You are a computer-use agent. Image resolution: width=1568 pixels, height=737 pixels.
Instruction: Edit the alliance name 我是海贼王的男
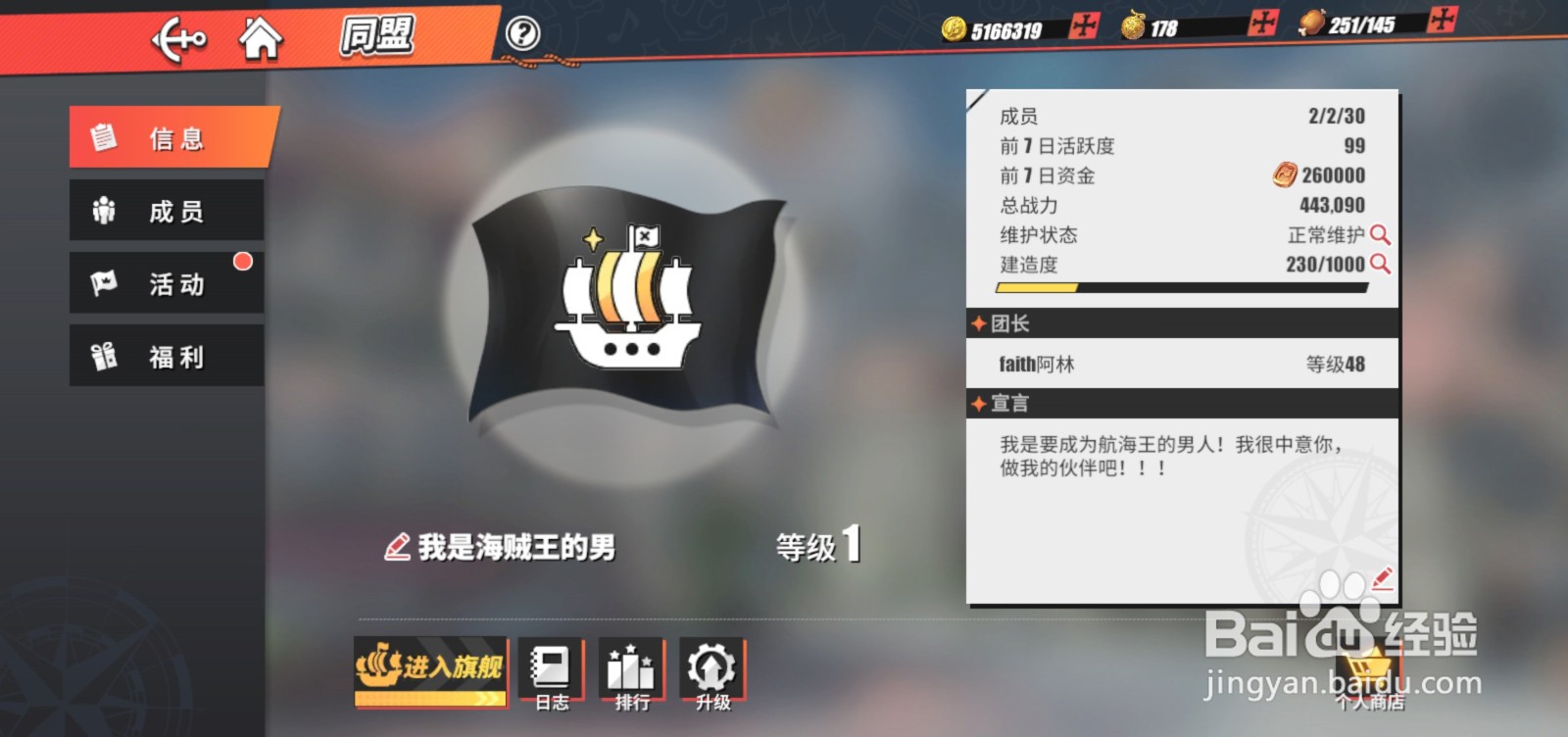[x=396, y=547]
